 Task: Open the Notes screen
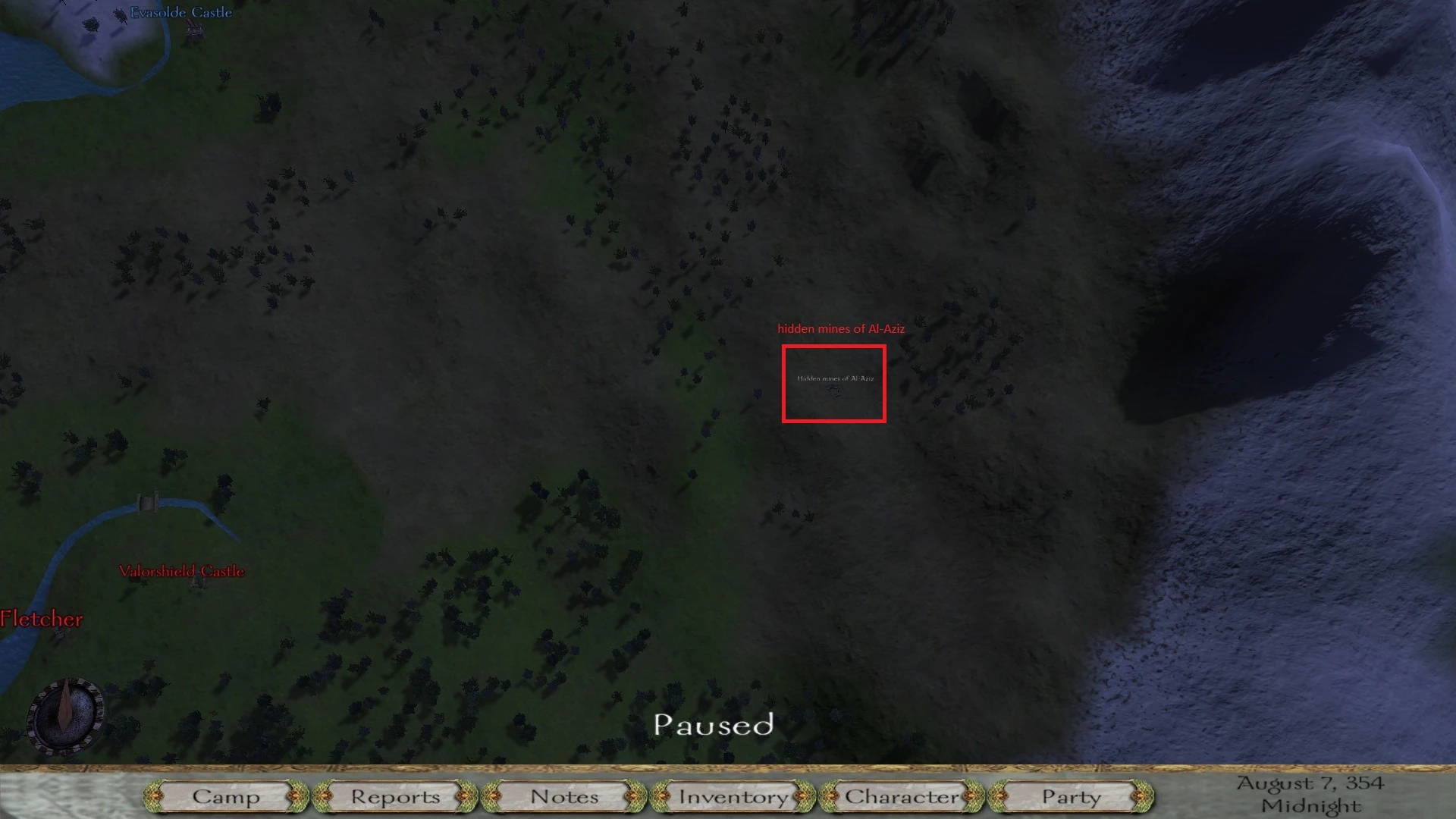[563, 797]
